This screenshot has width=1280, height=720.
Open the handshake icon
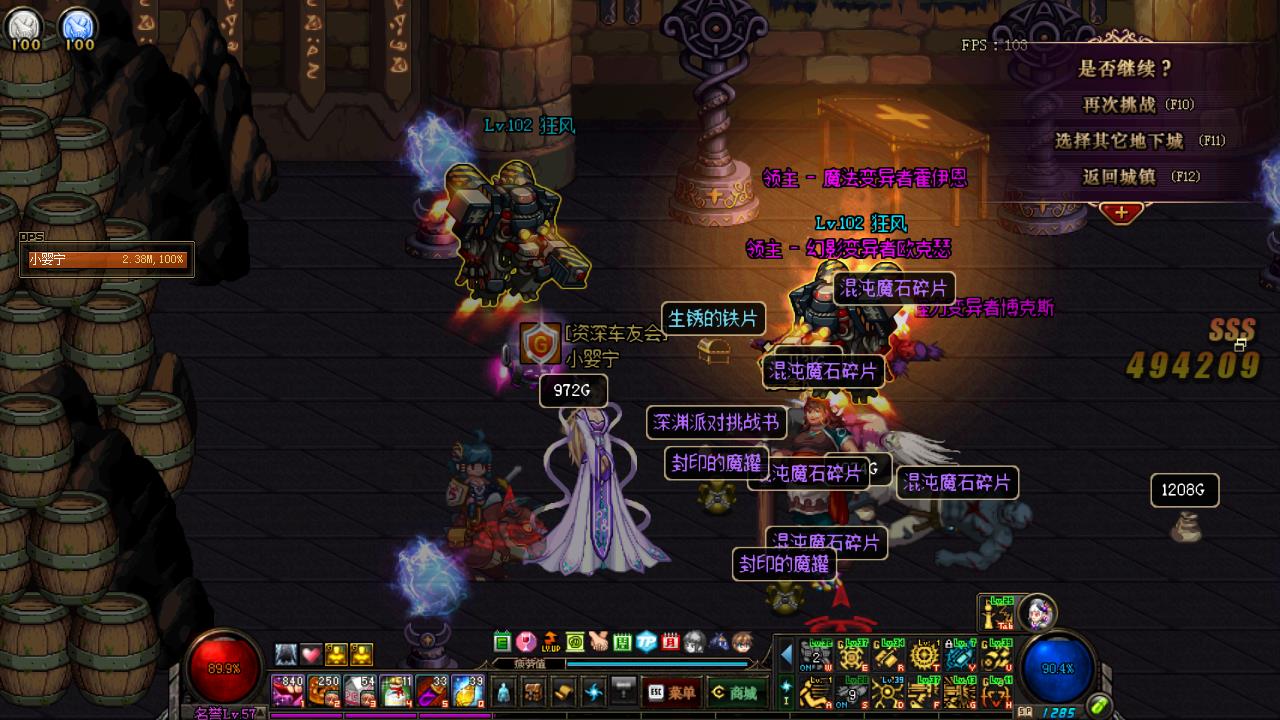[x=598, y=641]
